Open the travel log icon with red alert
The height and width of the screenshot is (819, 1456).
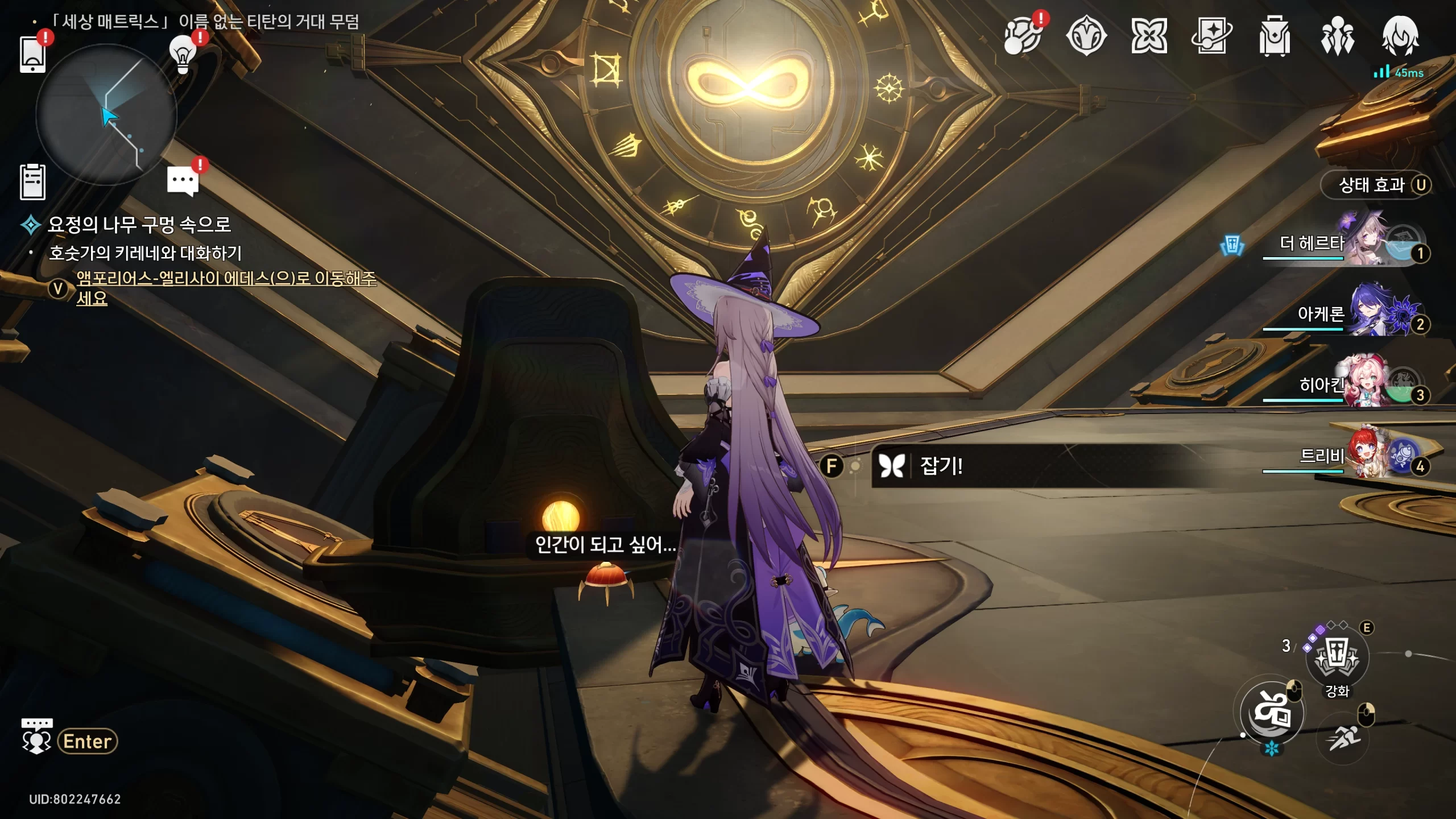pyautogui.click(x=1023, y=36)
